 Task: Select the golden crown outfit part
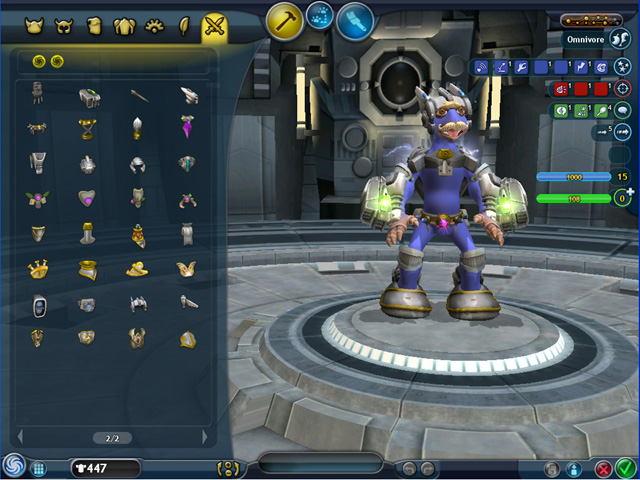(38, 269)
